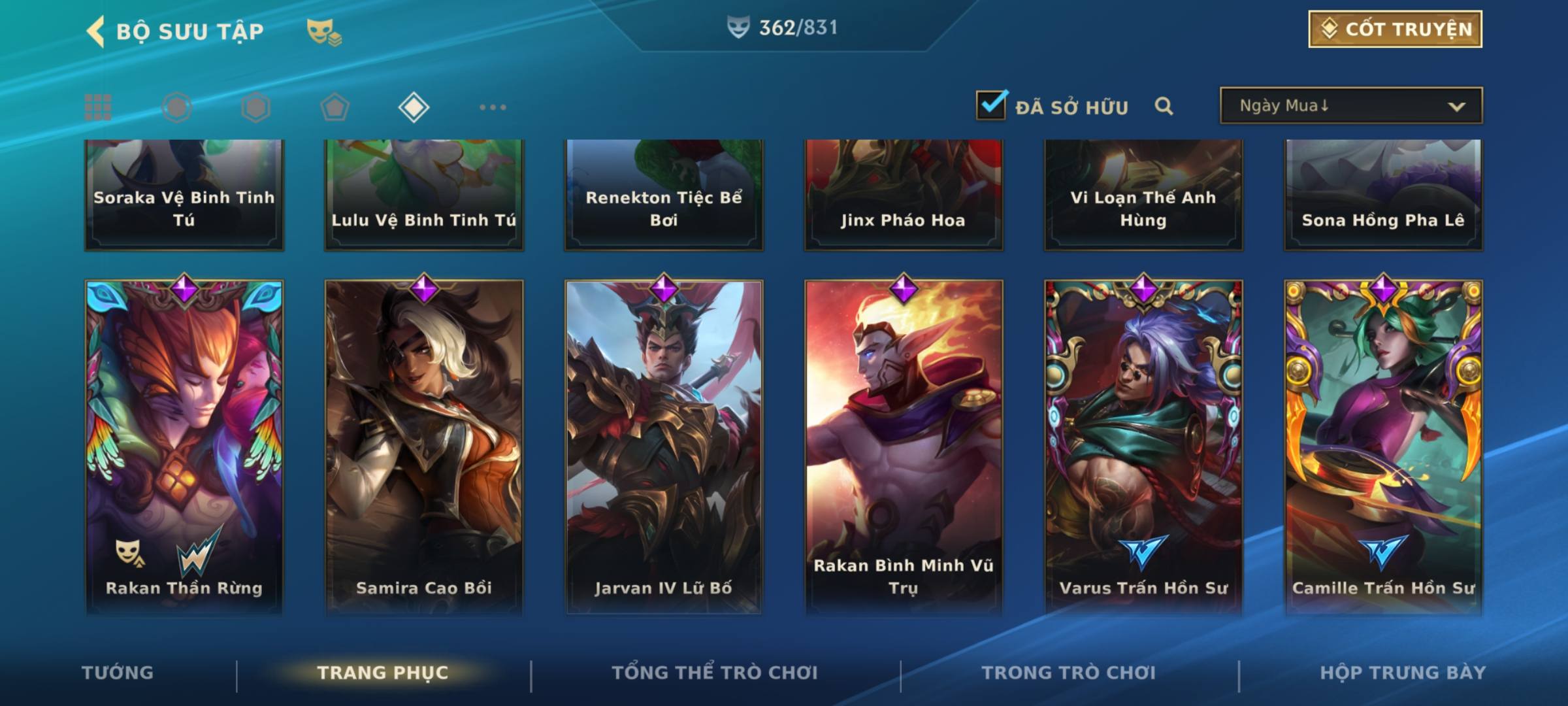Viewport: 1568px width, 706px height.
Task: Open the Trong Trò Chơi tab
Action: pyautogui.click(x=1068, y=673)
